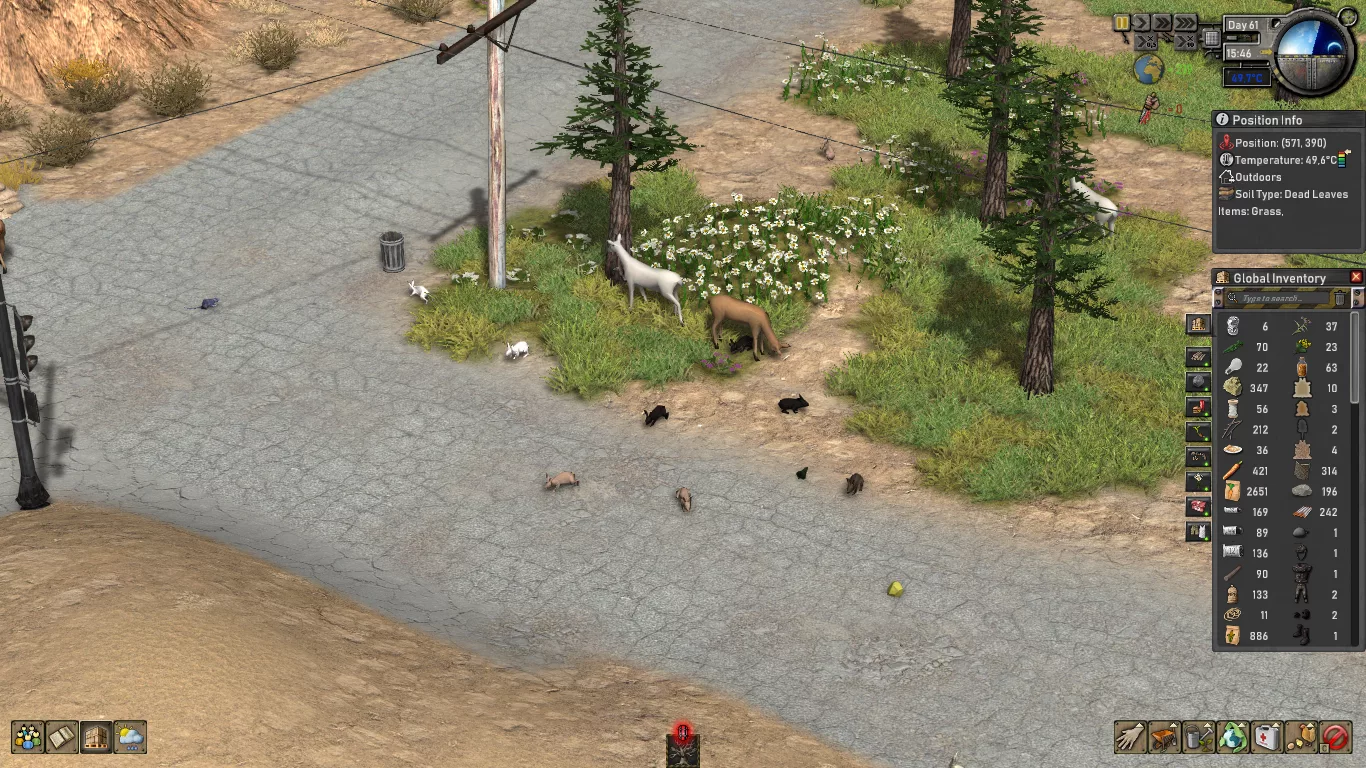Choose the hand interaction tool

coord(1130,737)
